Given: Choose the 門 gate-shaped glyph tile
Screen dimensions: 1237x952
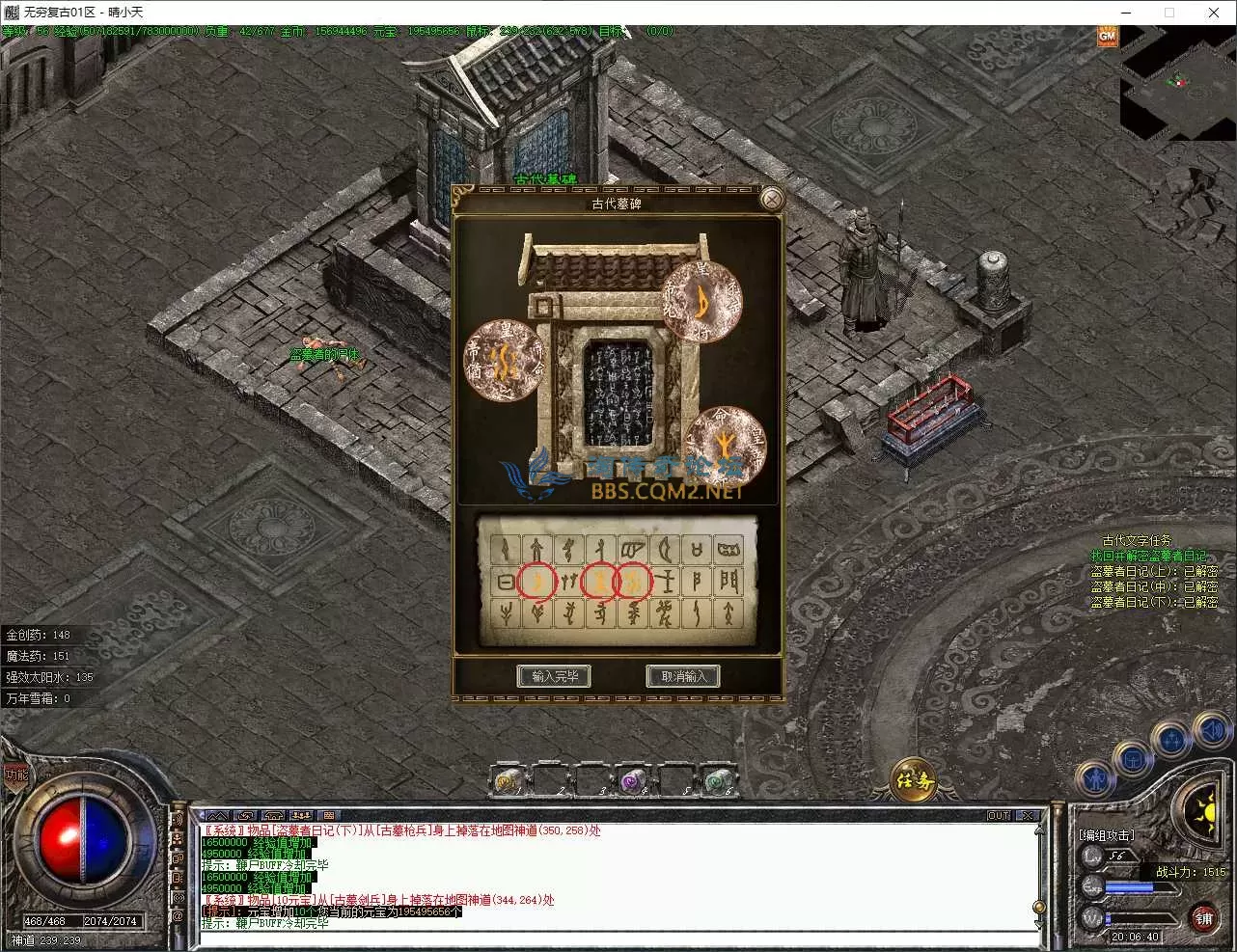Looking at the screenshot, I should 729,581.
